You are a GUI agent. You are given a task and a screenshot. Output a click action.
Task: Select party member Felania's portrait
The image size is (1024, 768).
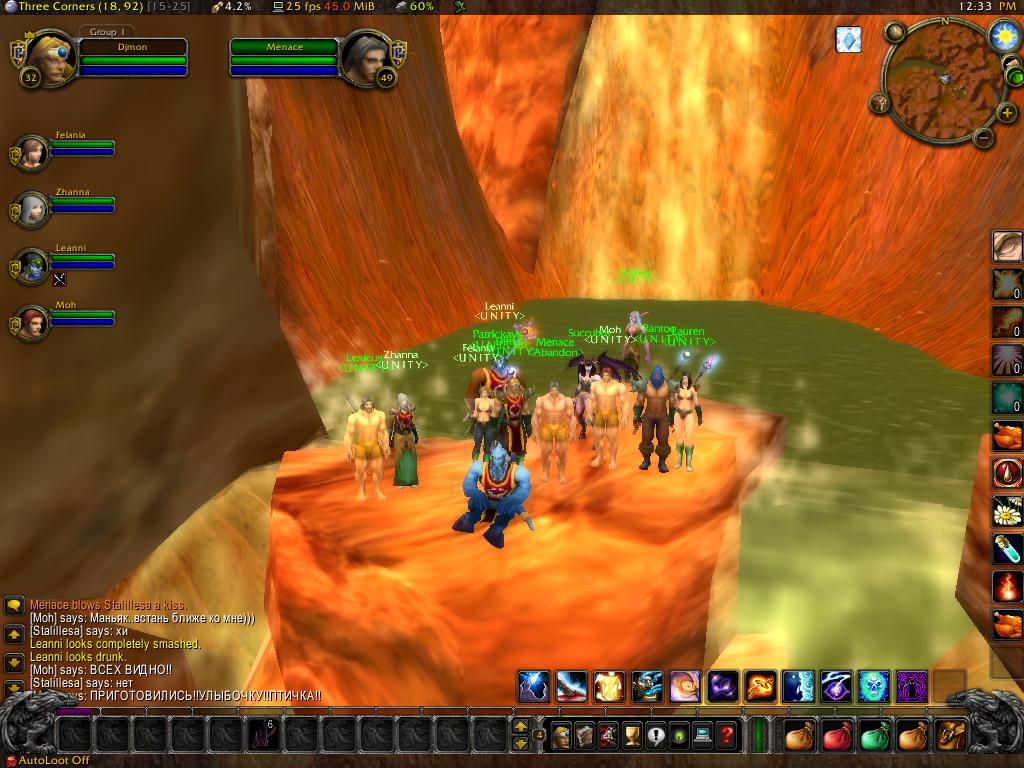pos(33,153)
